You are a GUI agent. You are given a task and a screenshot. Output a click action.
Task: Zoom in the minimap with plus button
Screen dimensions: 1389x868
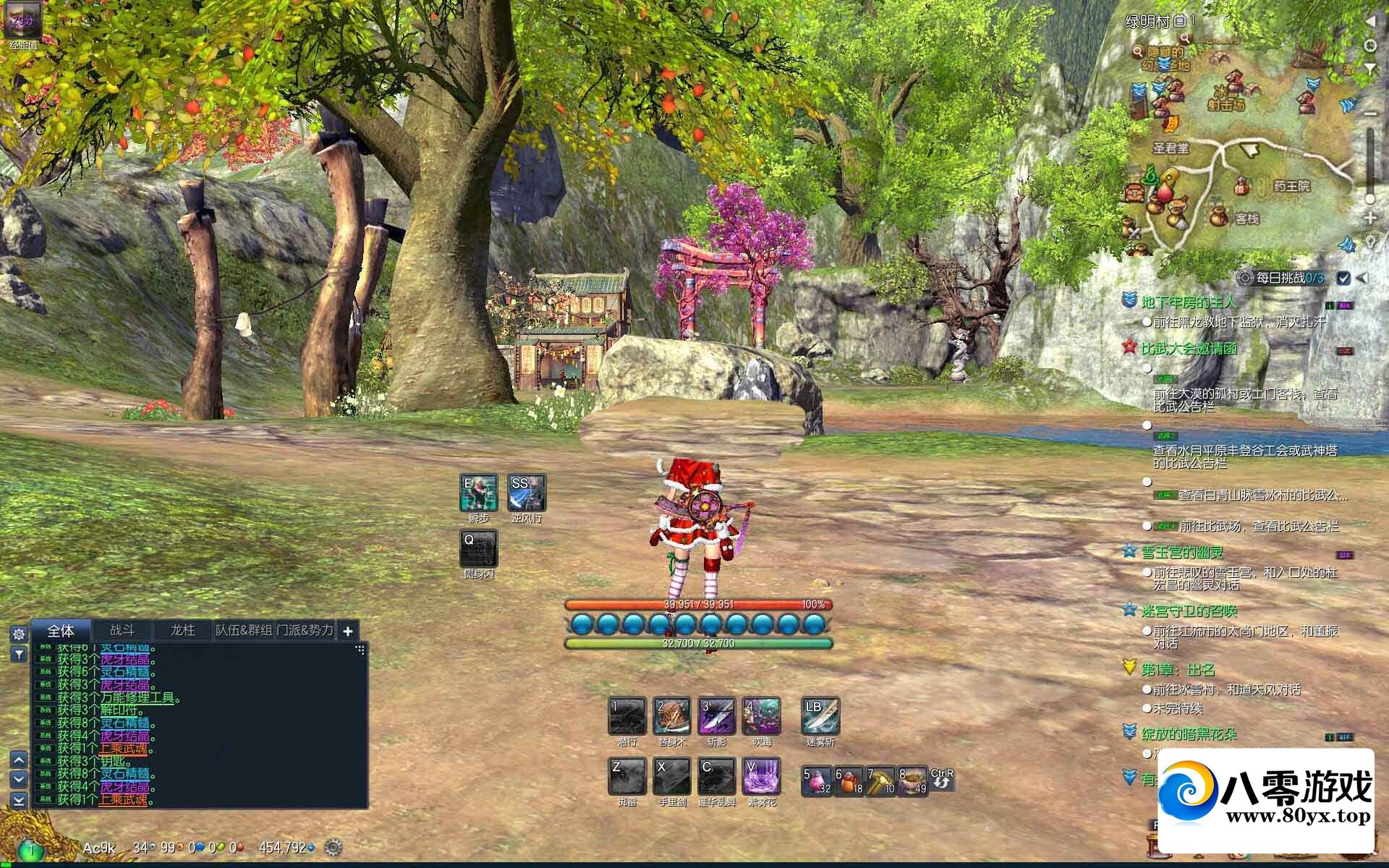pos(1369,218)
